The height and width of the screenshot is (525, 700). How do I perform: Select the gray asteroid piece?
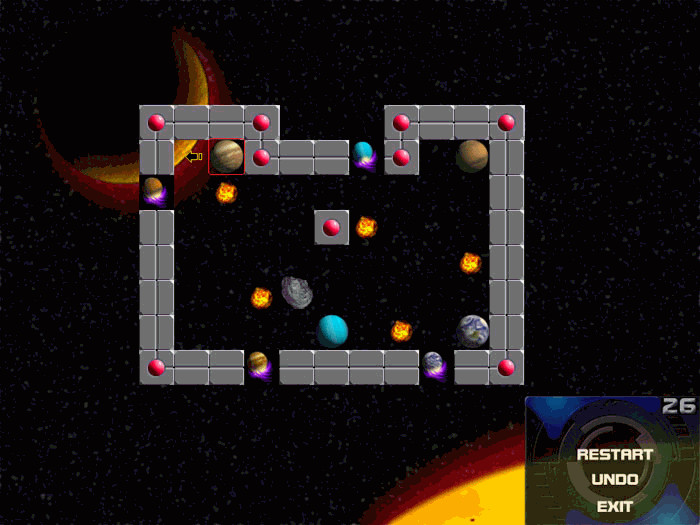coord(296,292)
